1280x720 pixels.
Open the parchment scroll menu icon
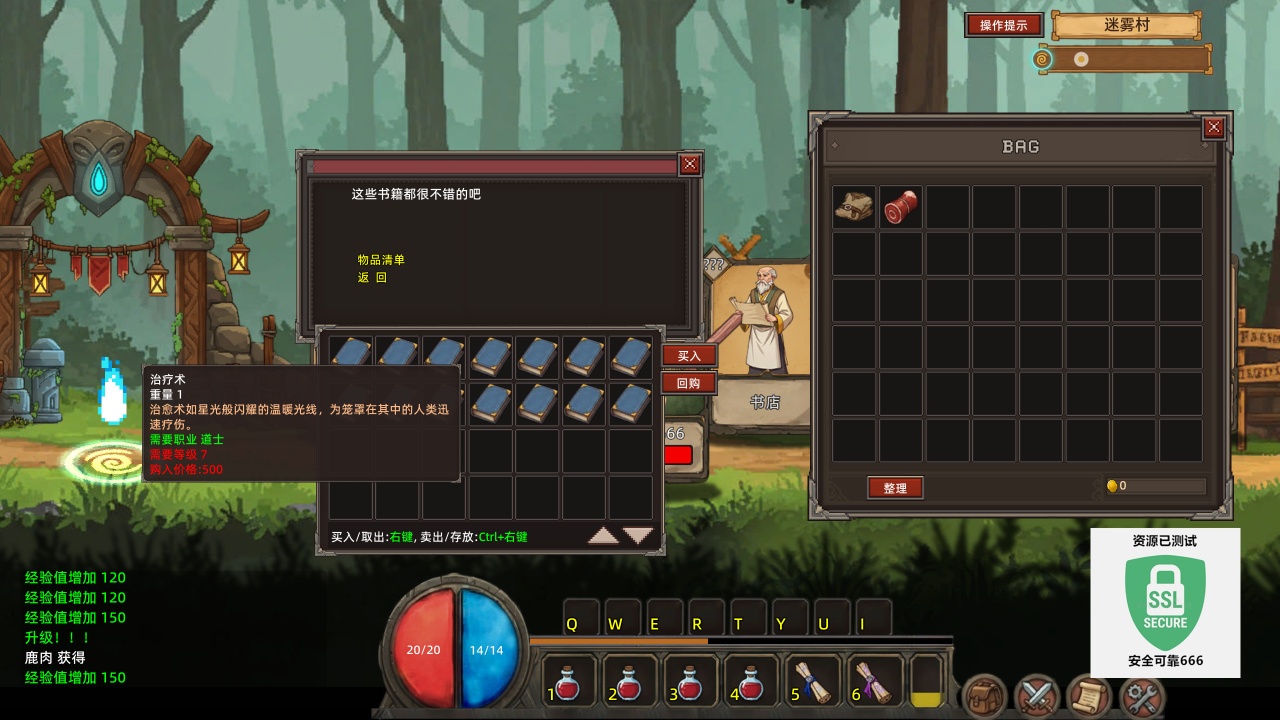pos(1088,696)
